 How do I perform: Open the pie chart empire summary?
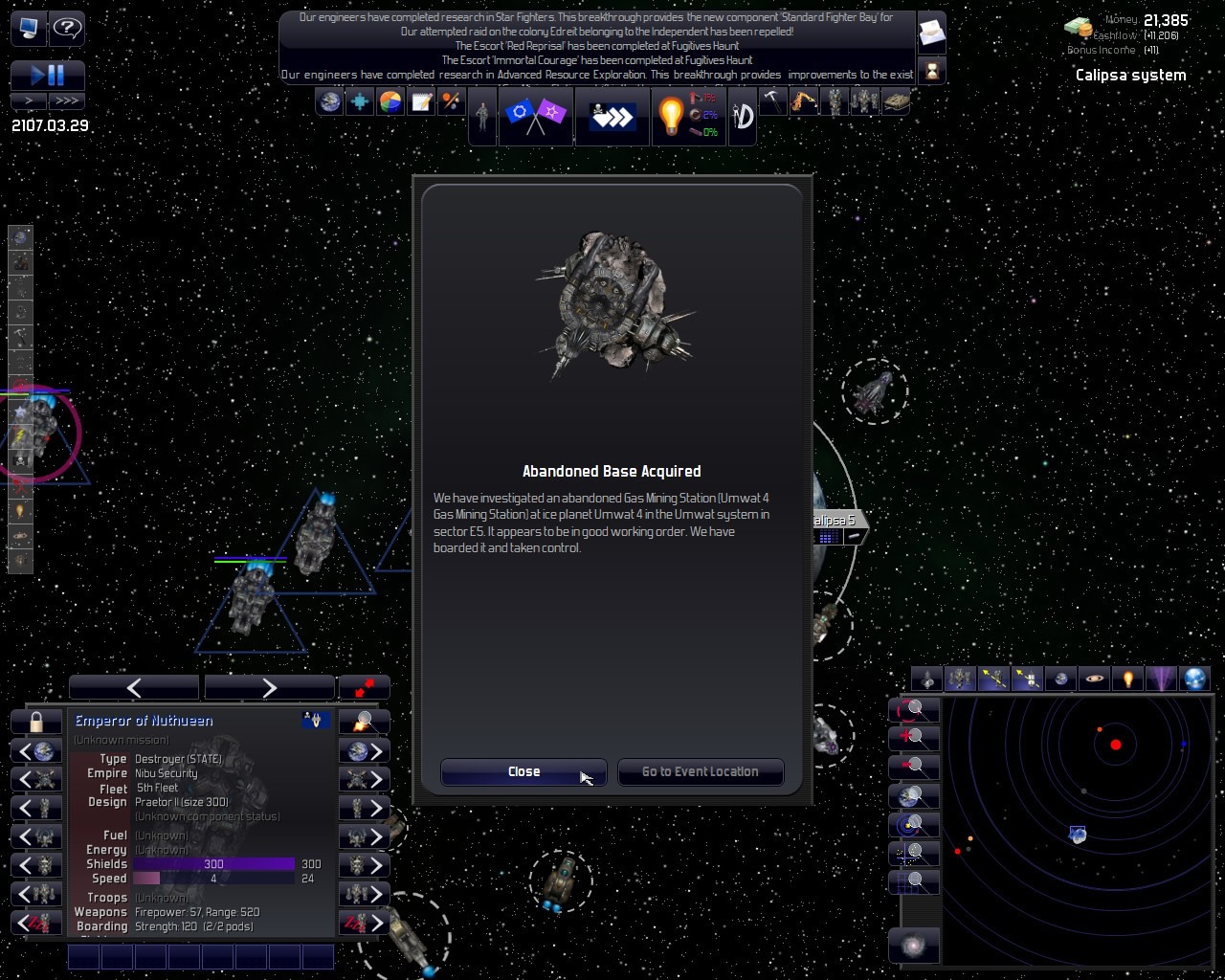[390, 101]
